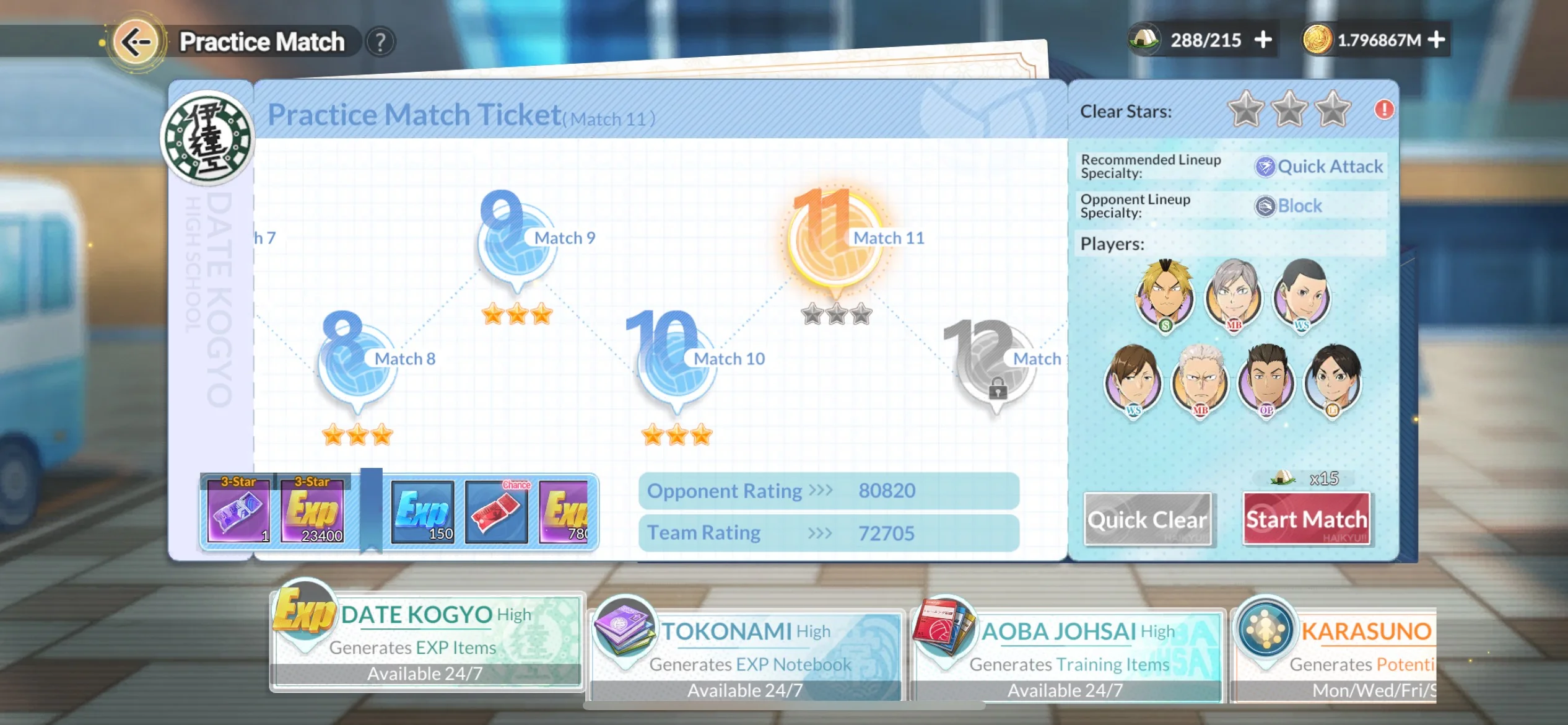Inspect the 3-Star 23400 Exp reward
Screen dimensions: 1568x725
coord(312,511)
